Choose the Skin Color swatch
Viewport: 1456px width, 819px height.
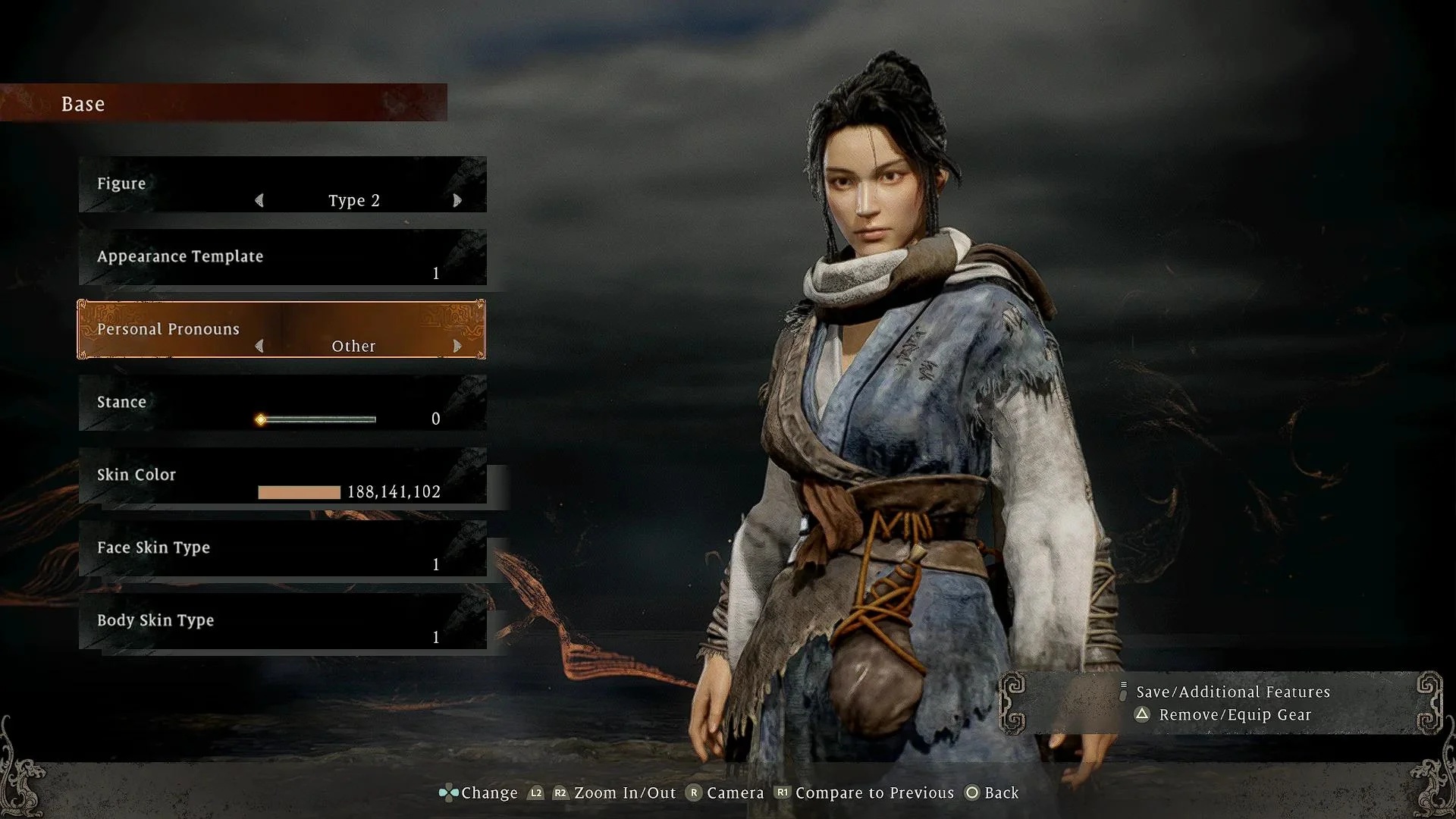[x=299, y=492]
